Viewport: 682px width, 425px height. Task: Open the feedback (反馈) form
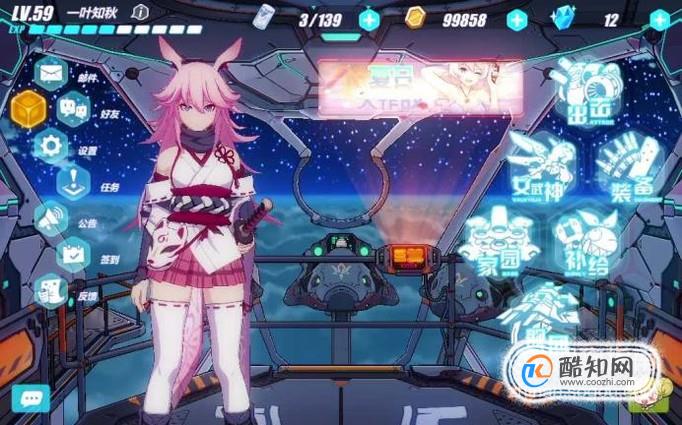pyautogui.click(x=51, y=290)
